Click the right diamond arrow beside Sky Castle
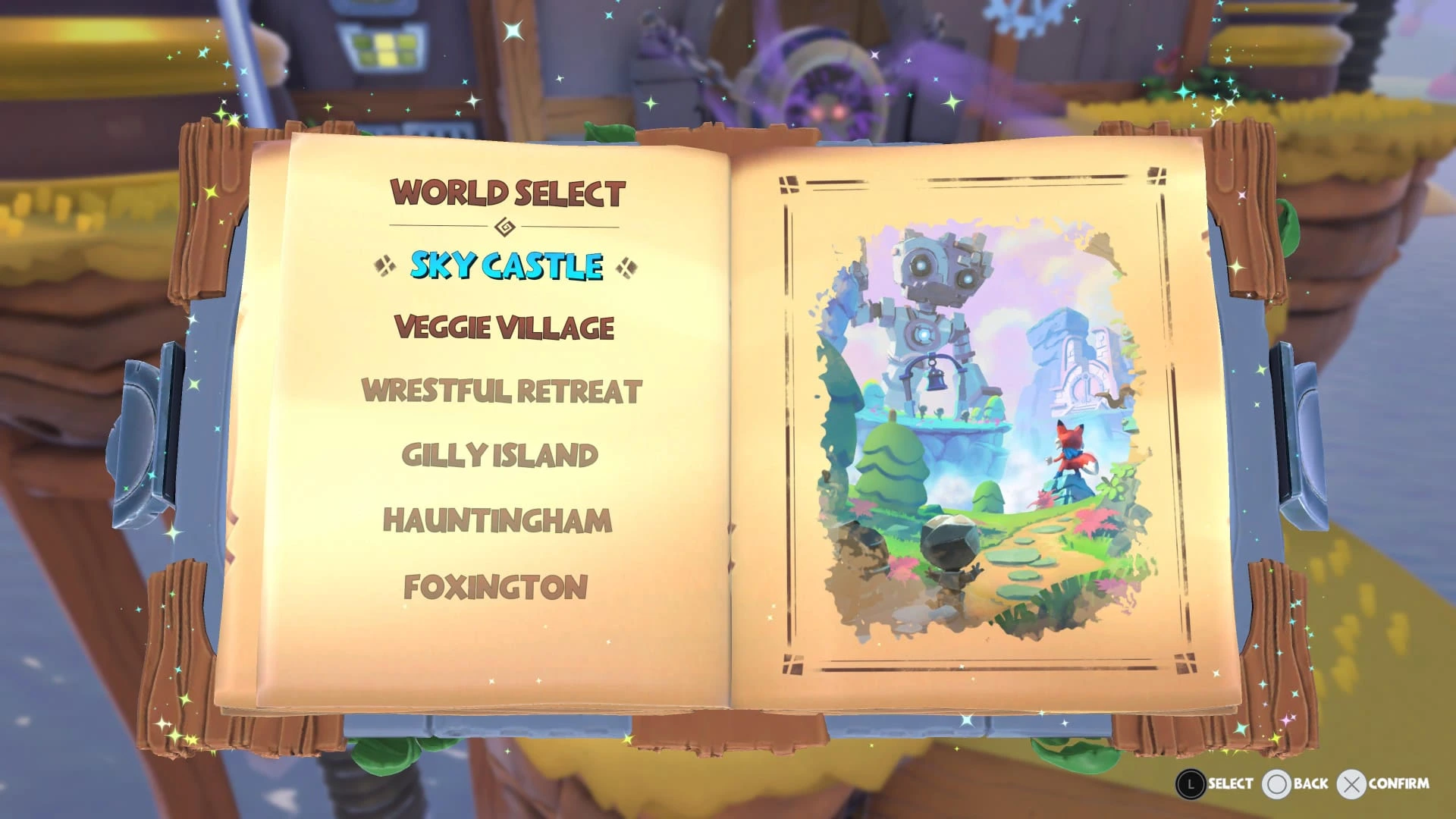The width and height of the screenshot is (1456, 819). coord(626,265)
